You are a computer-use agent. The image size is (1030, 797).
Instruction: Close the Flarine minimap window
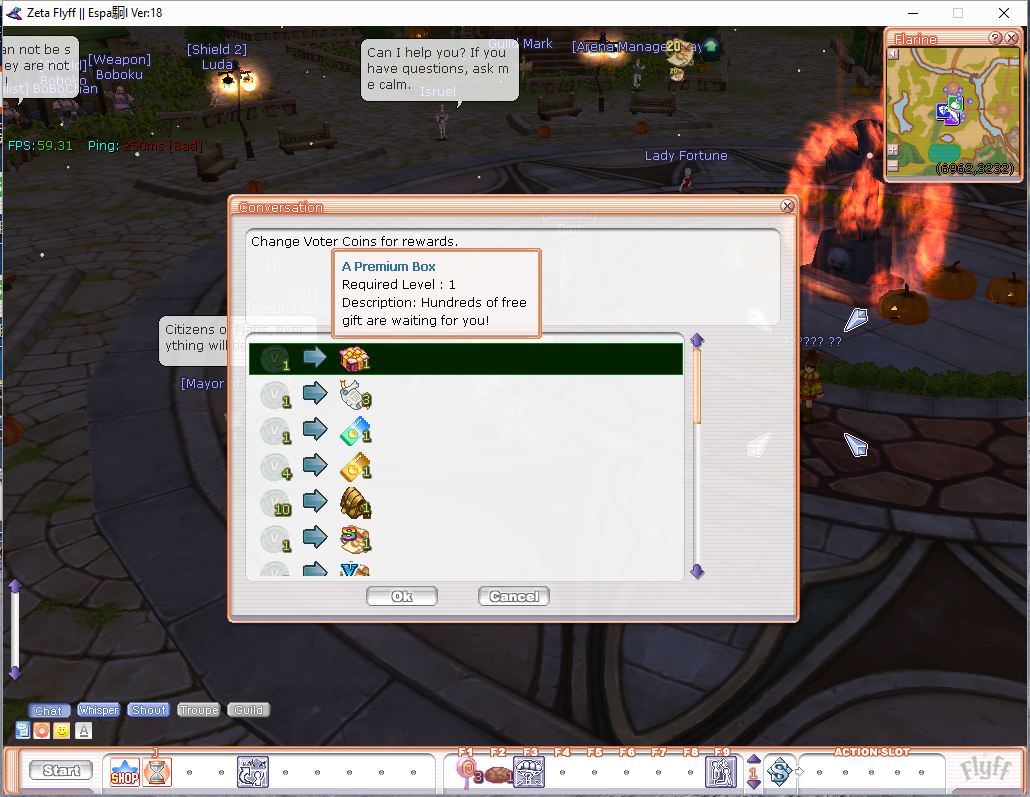pyautogui.click(x=1012, y=38)
